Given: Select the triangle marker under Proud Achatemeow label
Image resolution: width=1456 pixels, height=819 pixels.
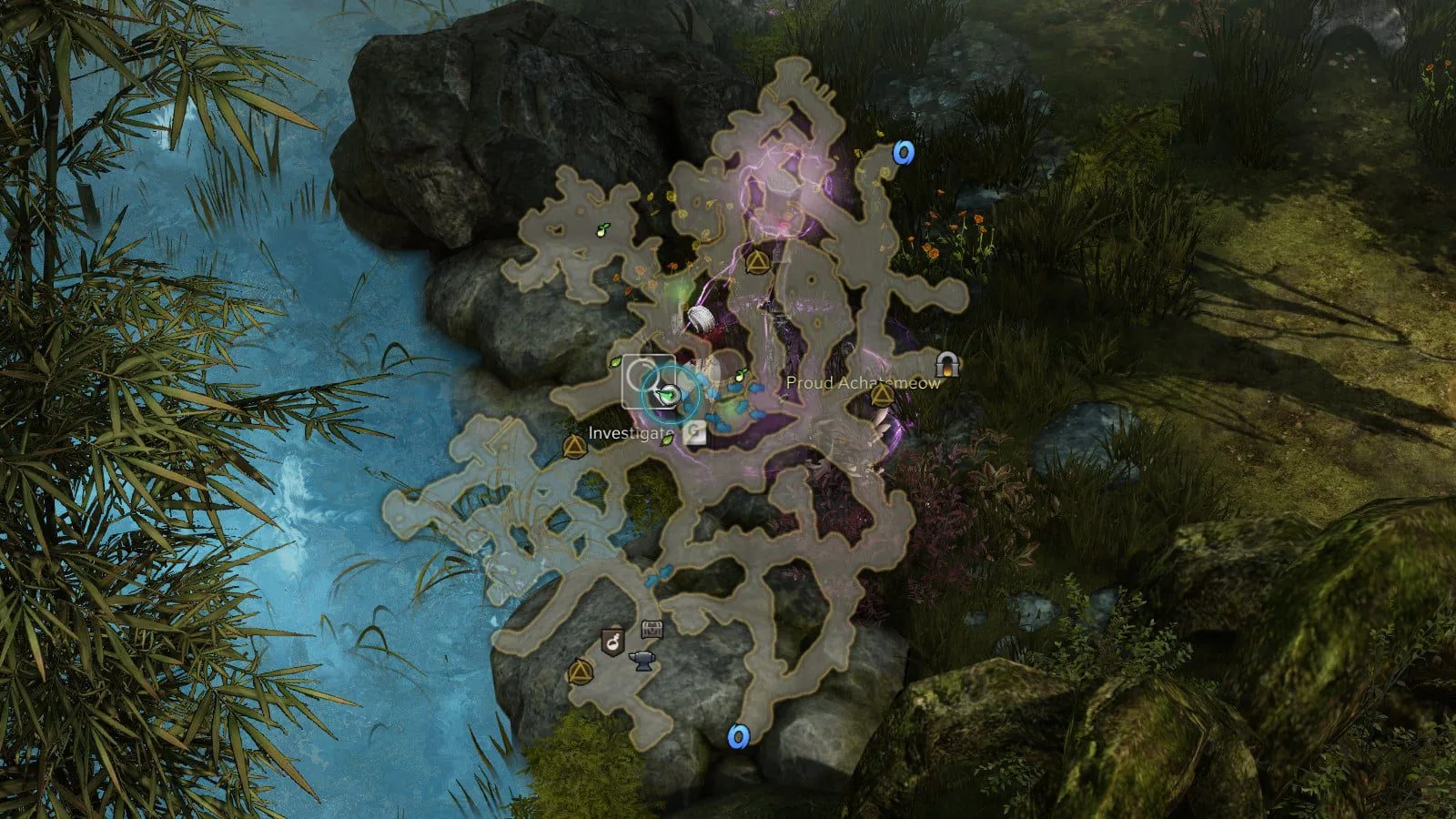Looking at the screenshot, I should 881,396.
